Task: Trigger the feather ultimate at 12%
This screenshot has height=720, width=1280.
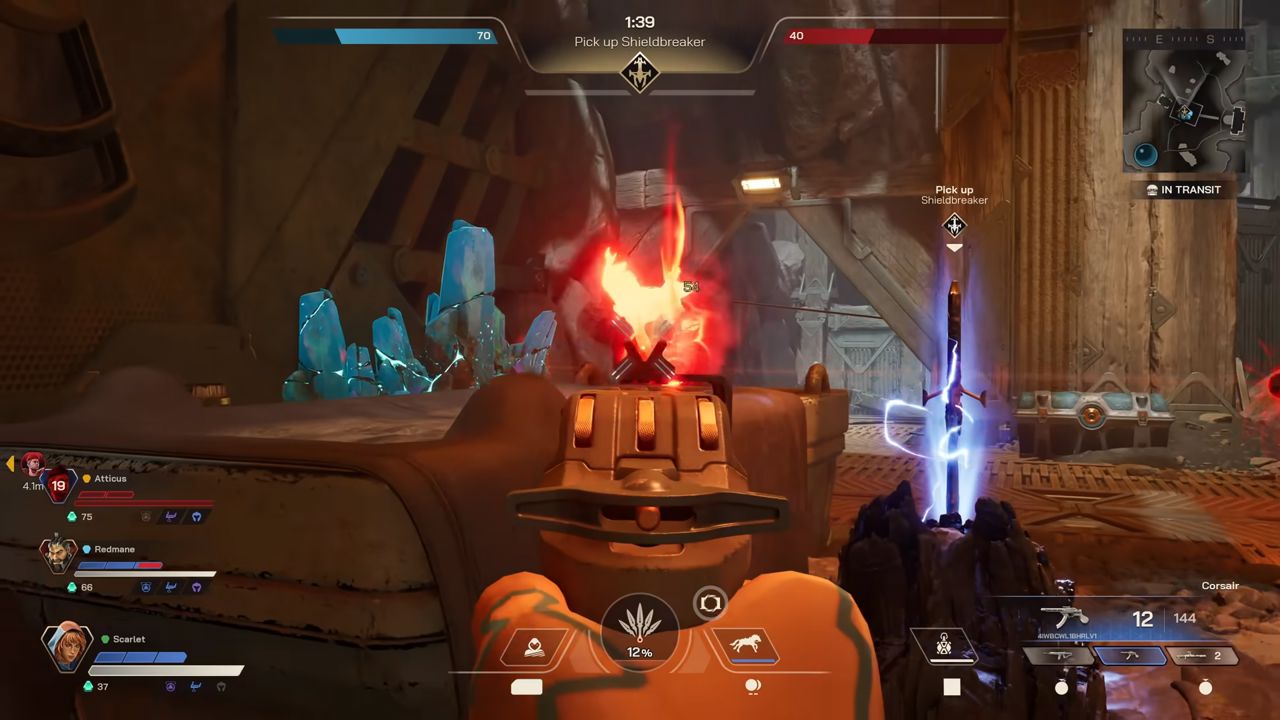Action: (639, 632)
